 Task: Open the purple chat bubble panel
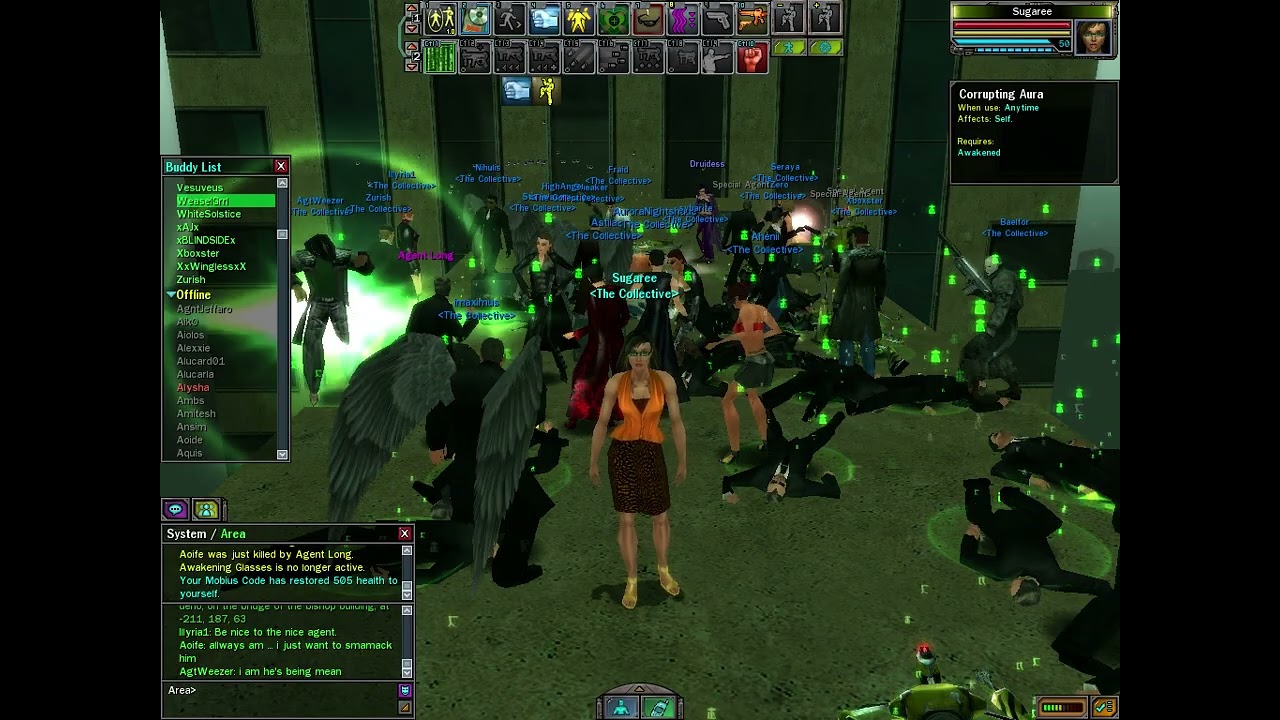[175, 510]
